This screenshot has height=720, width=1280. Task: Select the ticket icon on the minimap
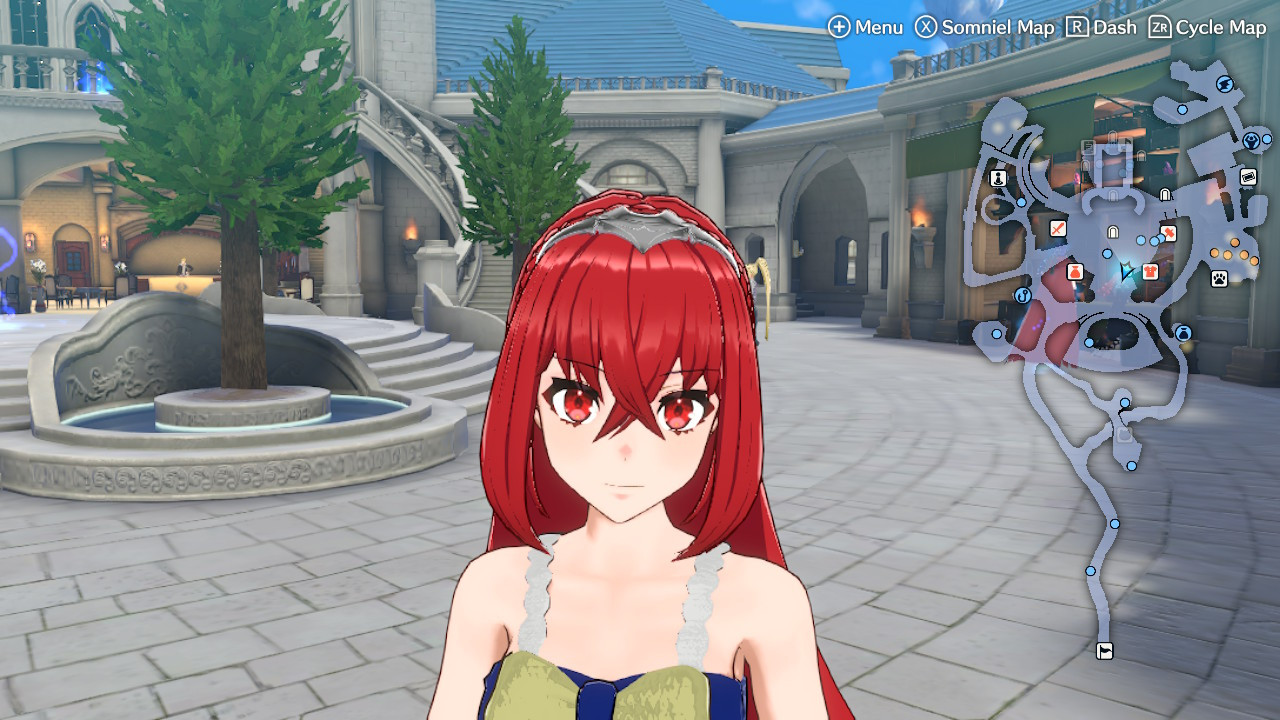(x=1248, y=175)
